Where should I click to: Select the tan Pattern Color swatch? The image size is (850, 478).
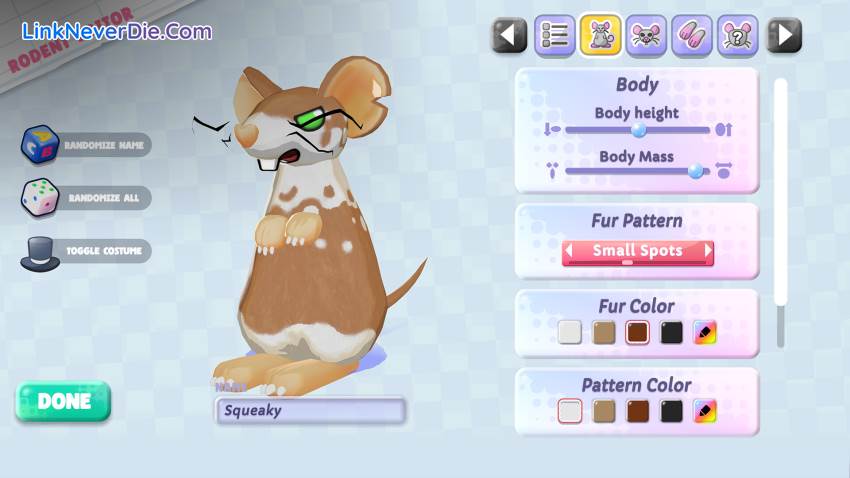coord(604,411)
